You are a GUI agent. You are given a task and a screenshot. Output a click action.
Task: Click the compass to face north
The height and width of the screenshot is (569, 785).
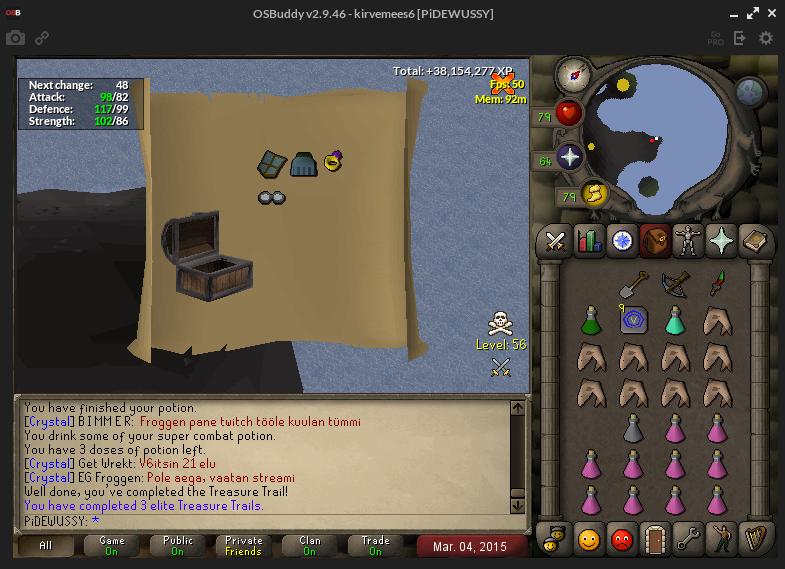pos(573,73)
